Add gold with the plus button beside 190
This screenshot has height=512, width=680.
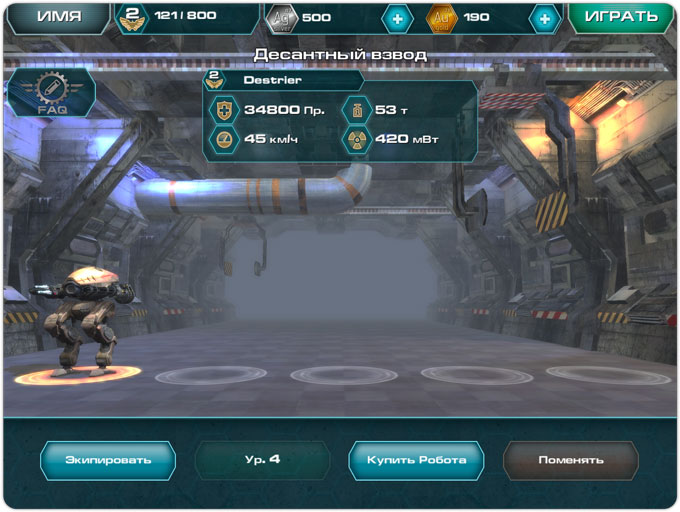(544, 18)
